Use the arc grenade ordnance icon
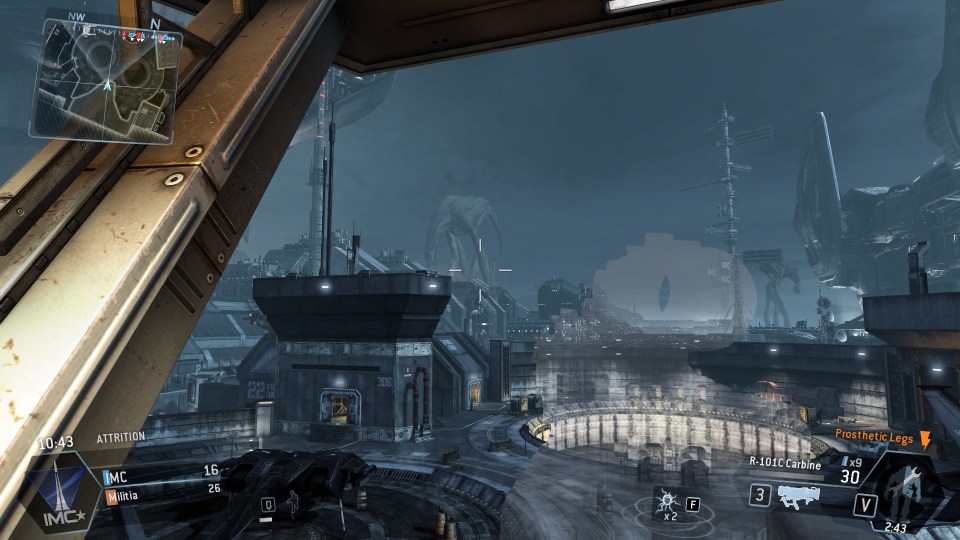The height and width of the screenshot is (540, 960). (x=665, y=500)
